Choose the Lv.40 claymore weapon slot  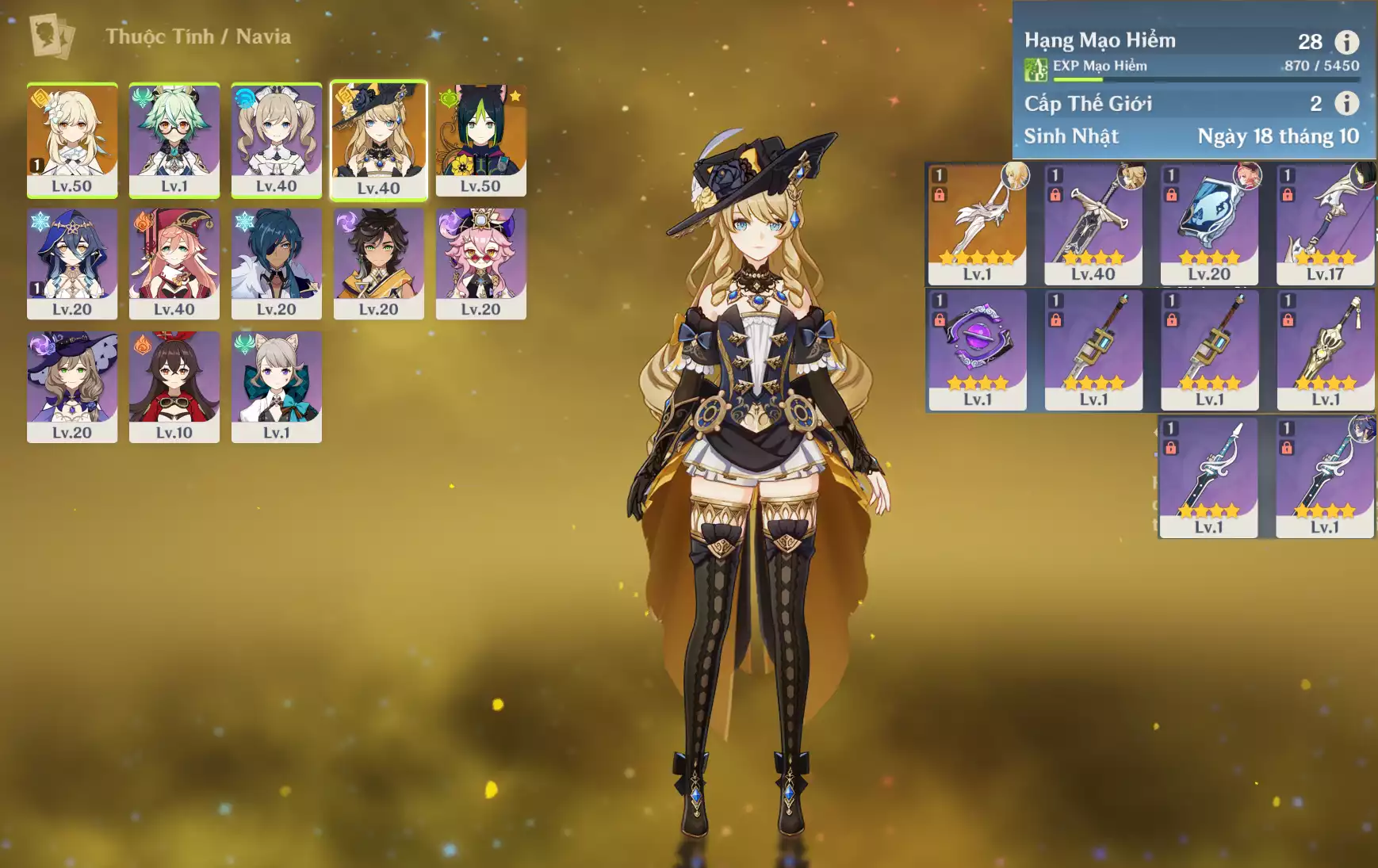[1093, 224]
